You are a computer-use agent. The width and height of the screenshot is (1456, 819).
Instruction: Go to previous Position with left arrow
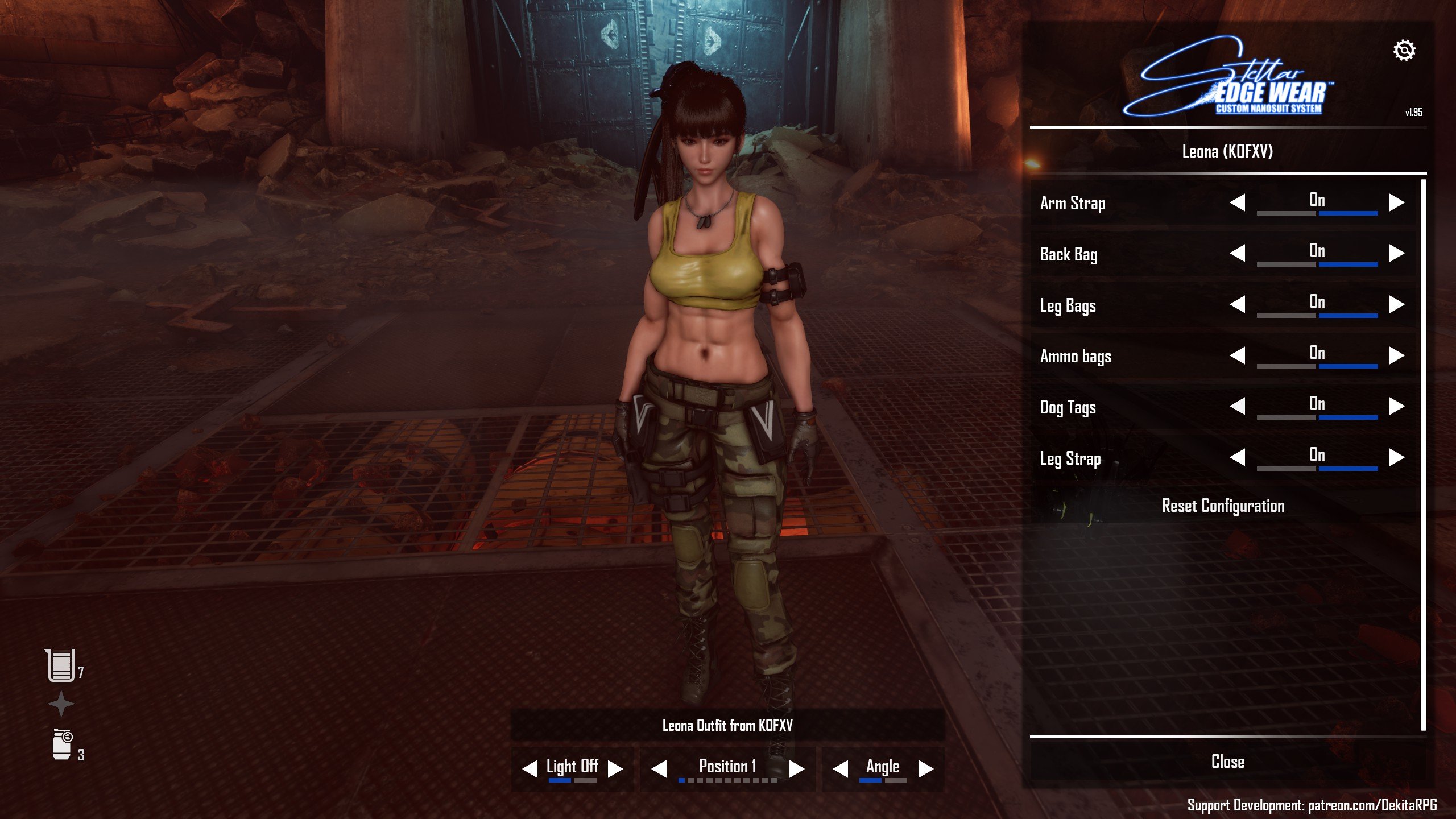[659, 768]
